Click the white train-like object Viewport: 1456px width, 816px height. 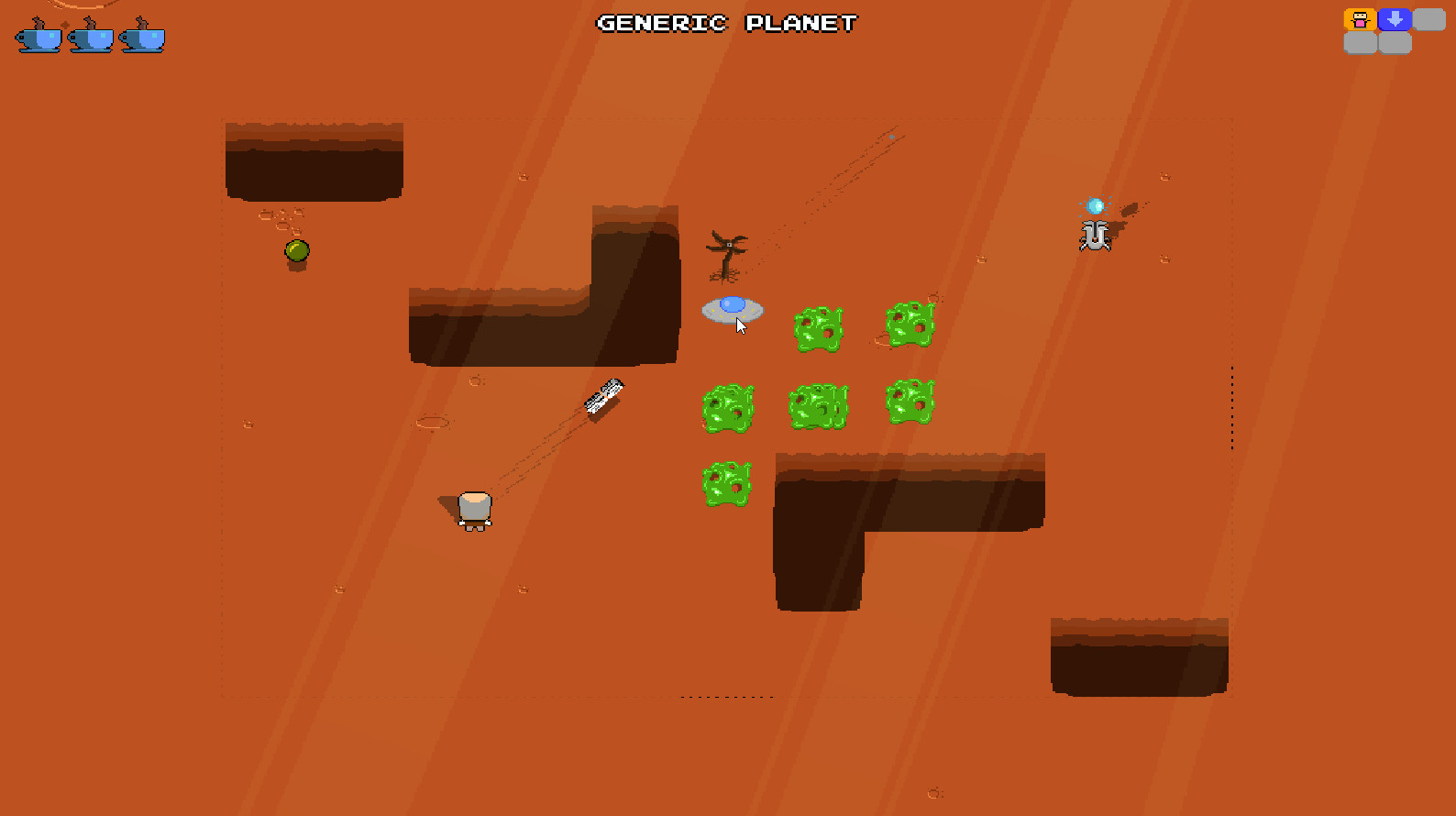[x=603, y=396]
